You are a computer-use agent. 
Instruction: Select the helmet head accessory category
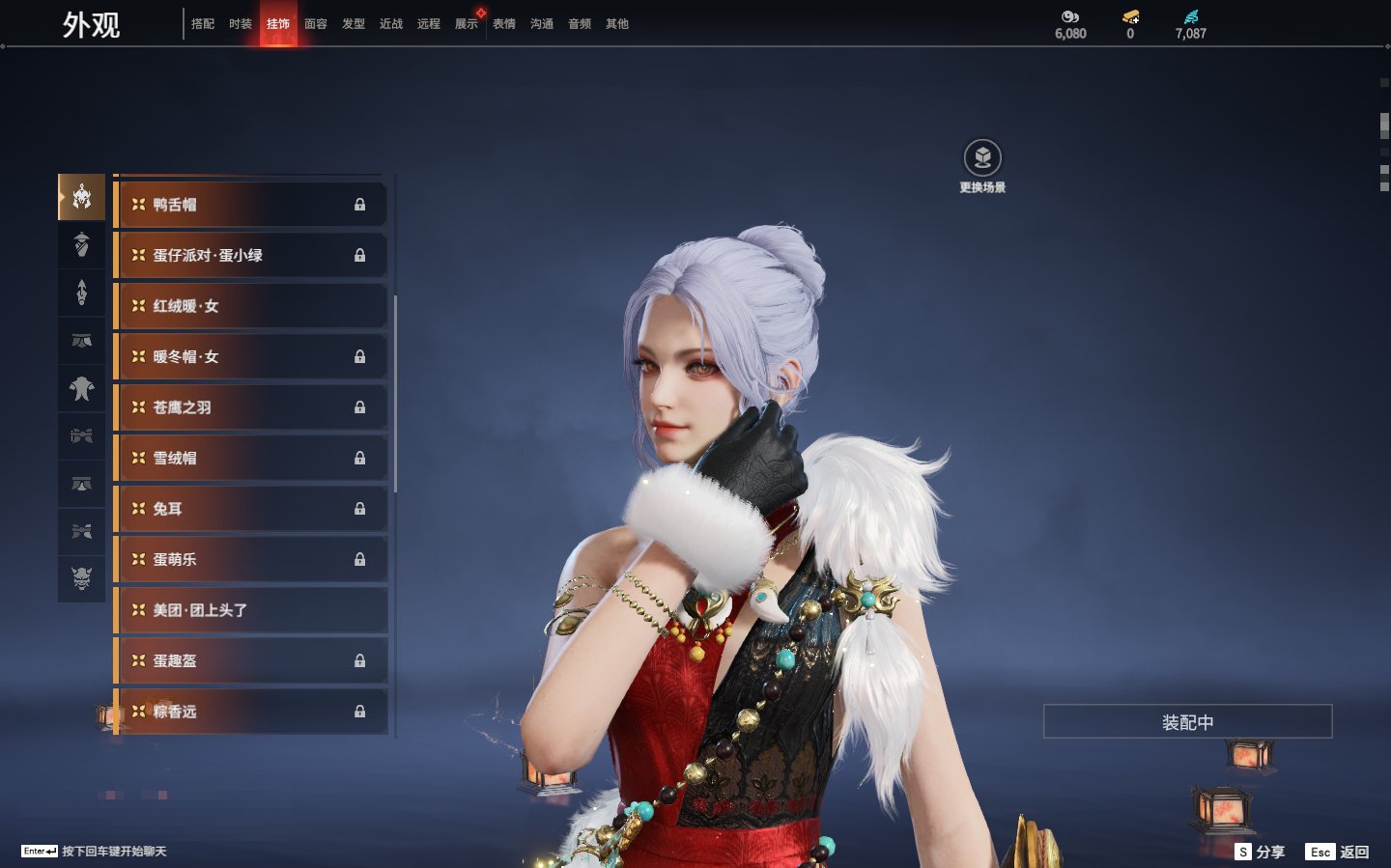pyautogui.click(x=82, y=197)
